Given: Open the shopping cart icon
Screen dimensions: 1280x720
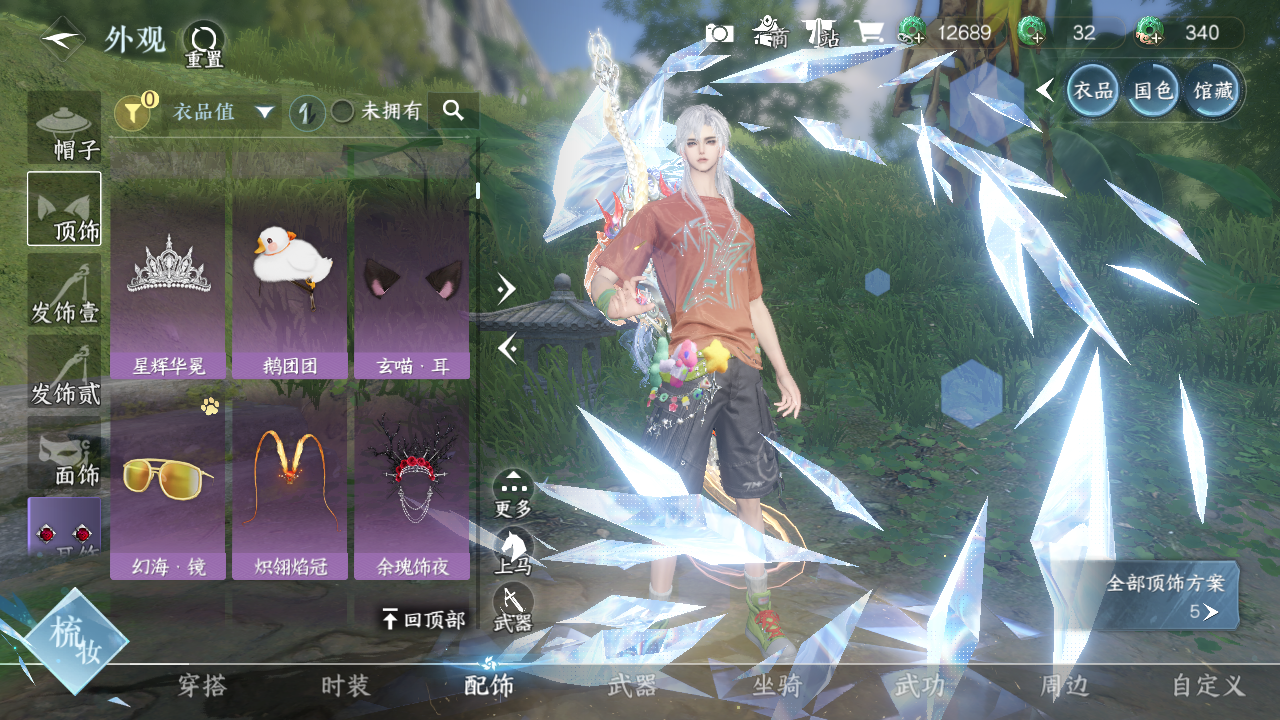Looking at the screenshot, I should (867, 33).
